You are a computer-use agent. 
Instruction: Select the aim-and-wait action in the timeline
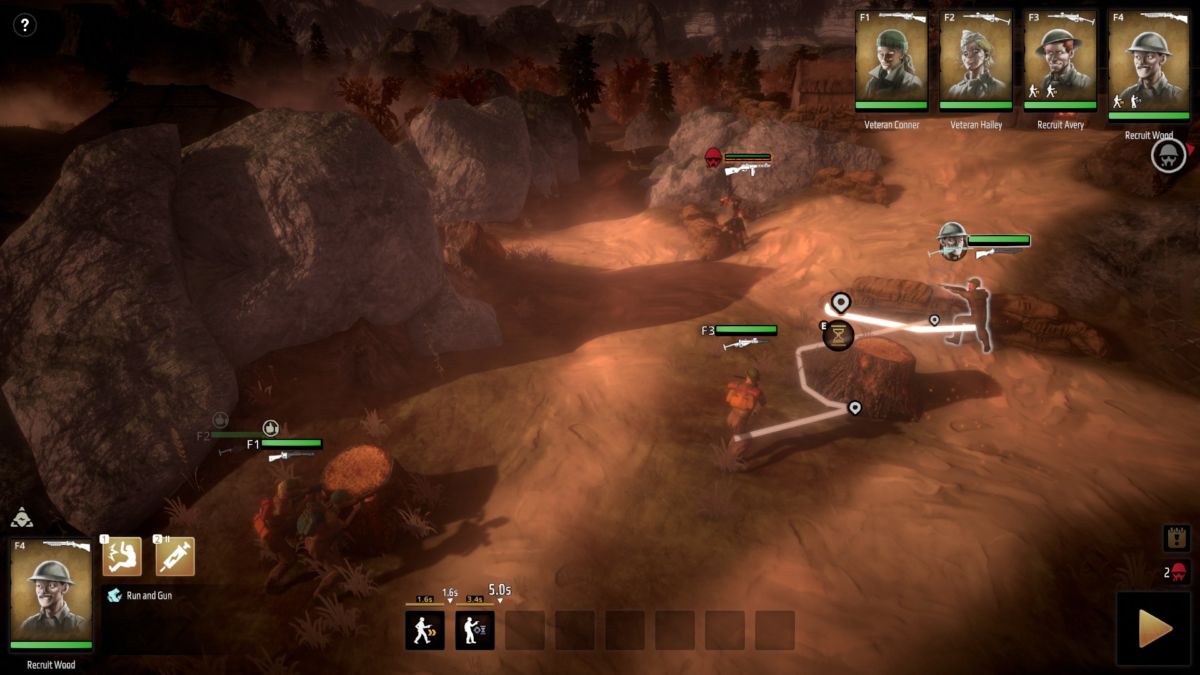click(x=475, y=630)
